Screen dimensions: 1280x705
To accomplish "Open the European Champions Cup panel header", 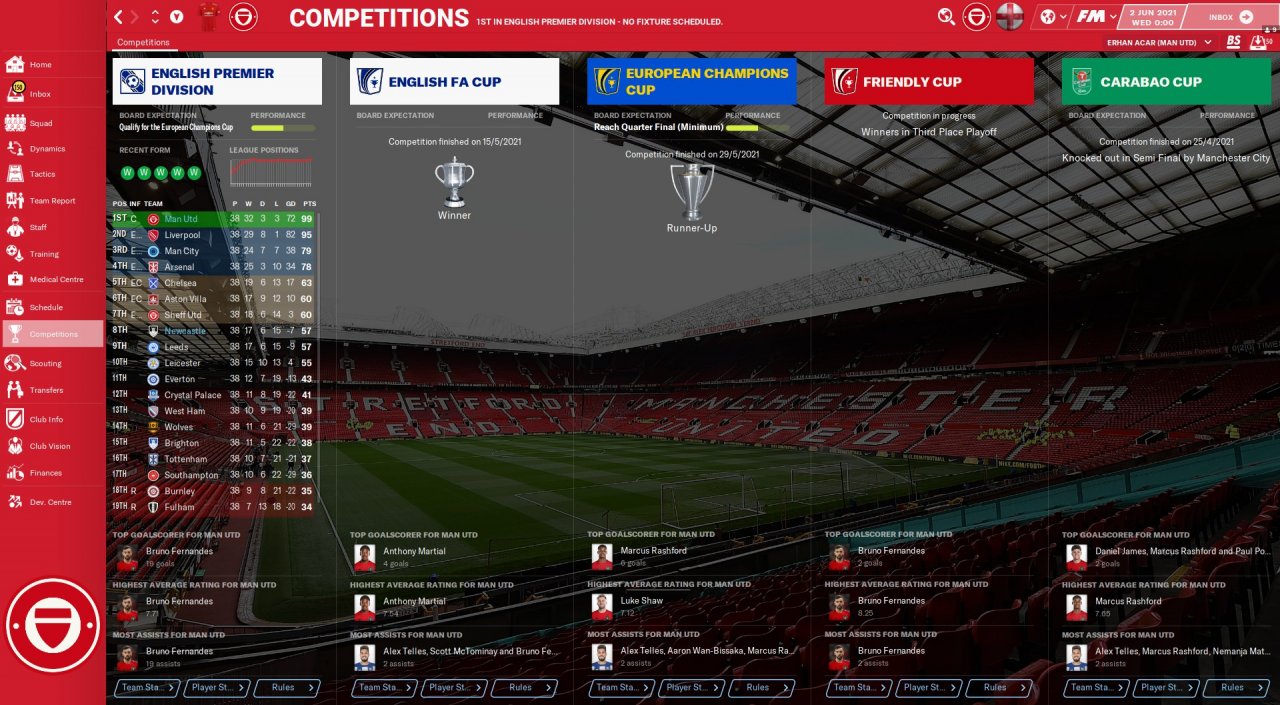I will click(x=692, y=82).
